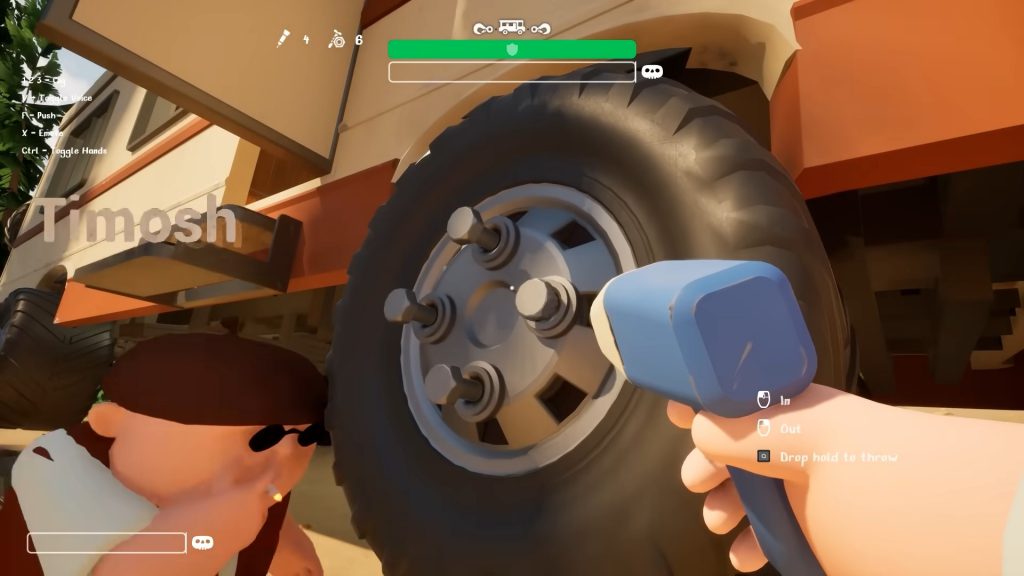Click the RV vehicle icon above the green bar
This screenshot has height=576, width=1024.
511,28
